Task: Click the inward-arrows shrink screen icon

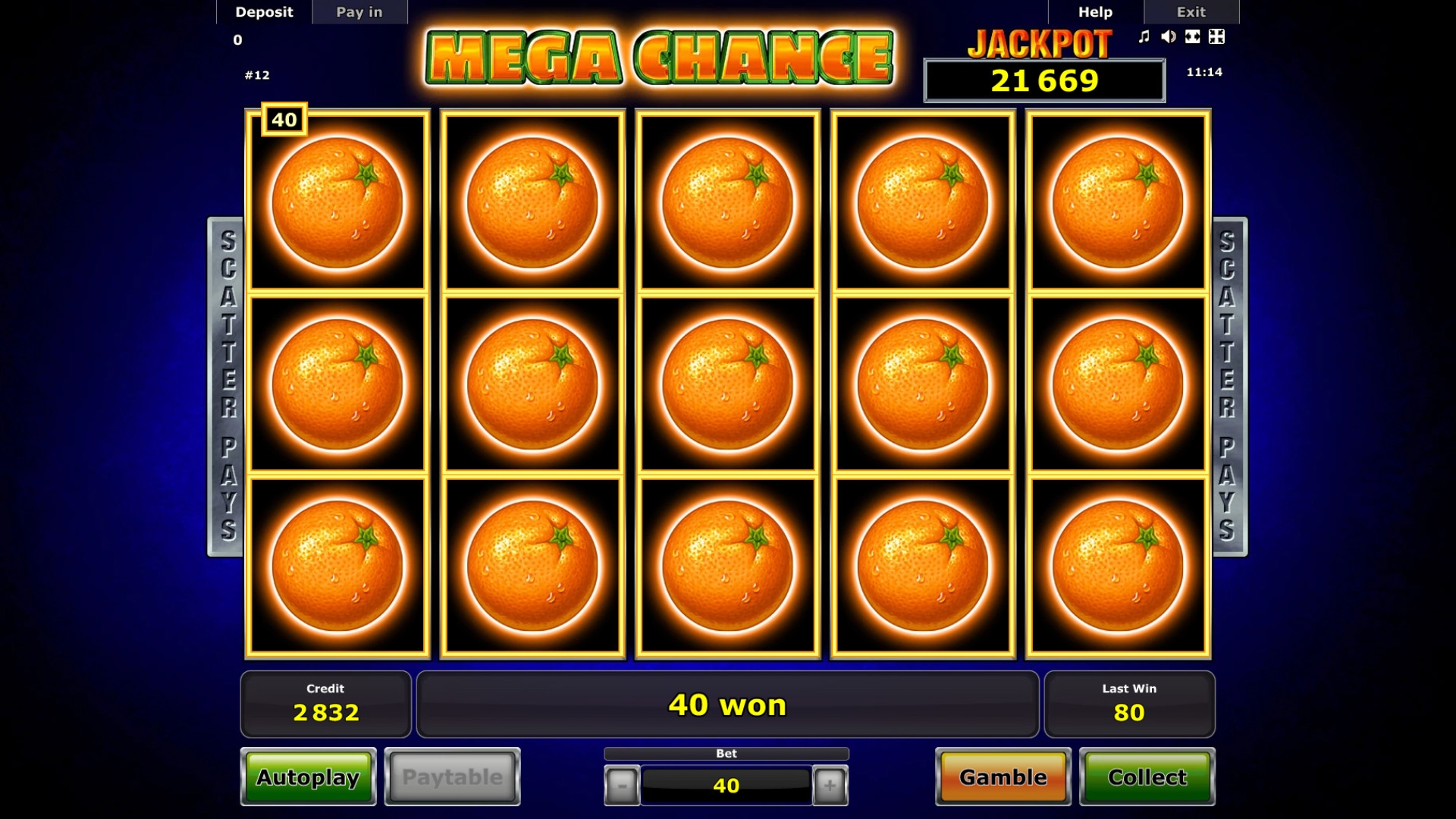Action: pyautogui.click(x=1216, y=36)
